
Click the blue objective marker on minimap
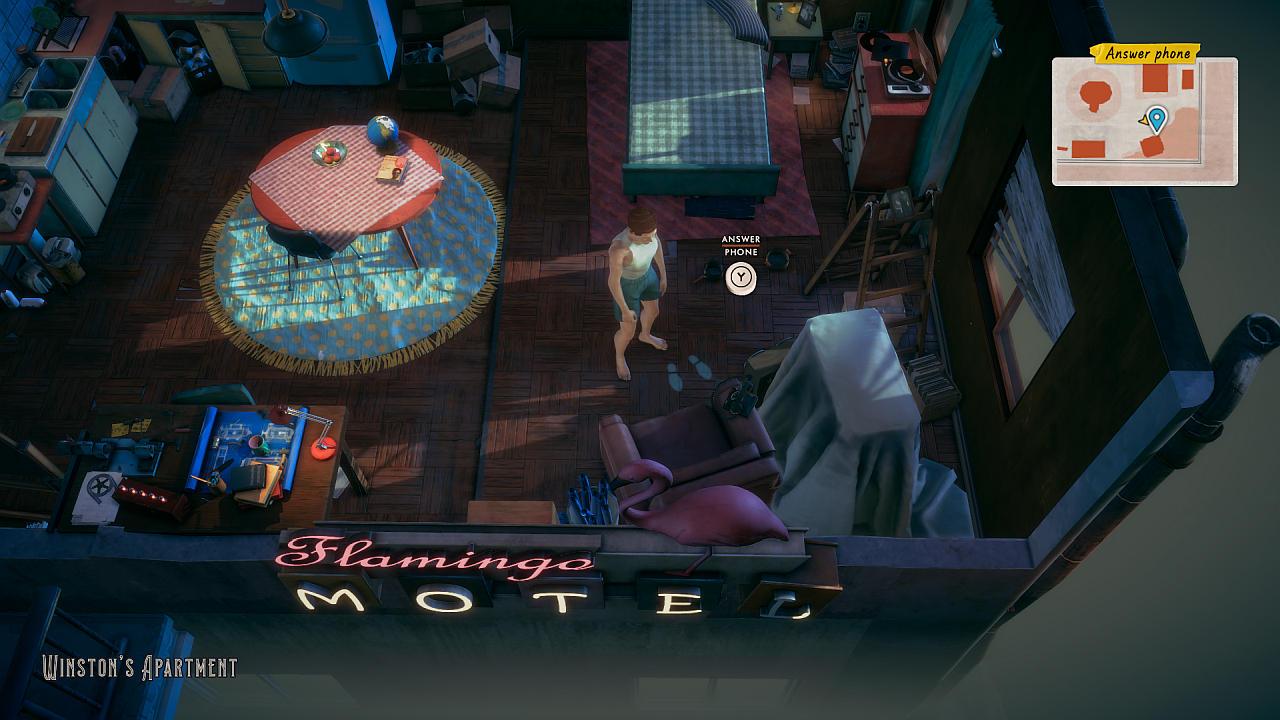pos(1157,119)
